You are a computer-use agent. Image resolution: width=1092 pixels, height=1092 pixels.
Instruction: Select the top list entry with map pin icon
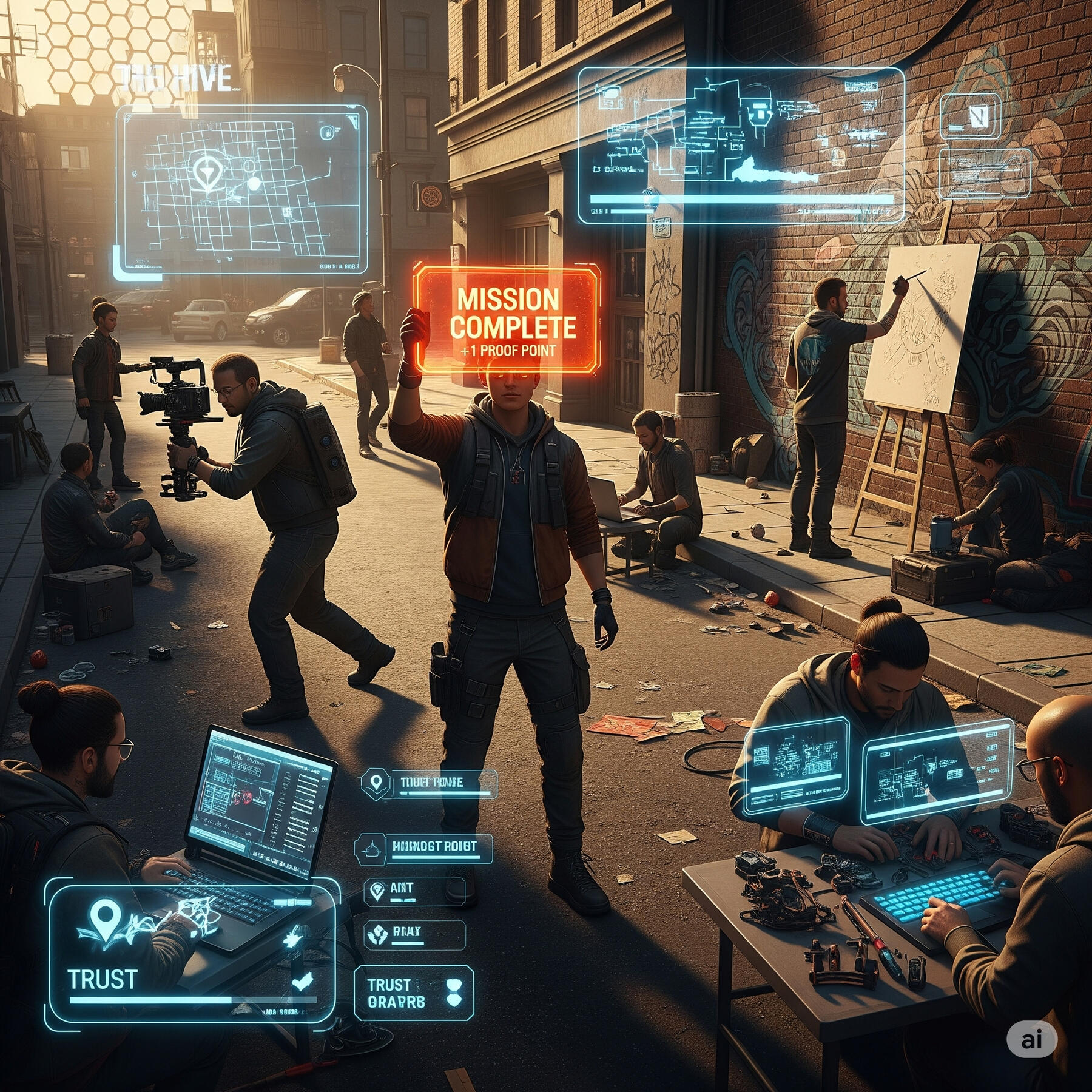point(429,783)
